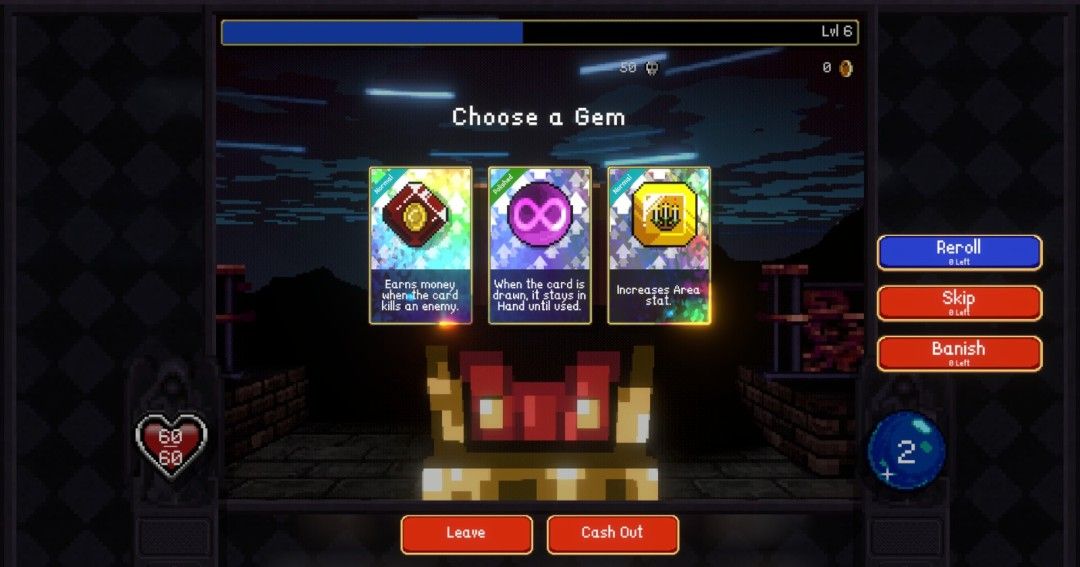This screenshot has width=1080, height=567.
Task: Choose the money-earning gem card
Action: [420, 245]
